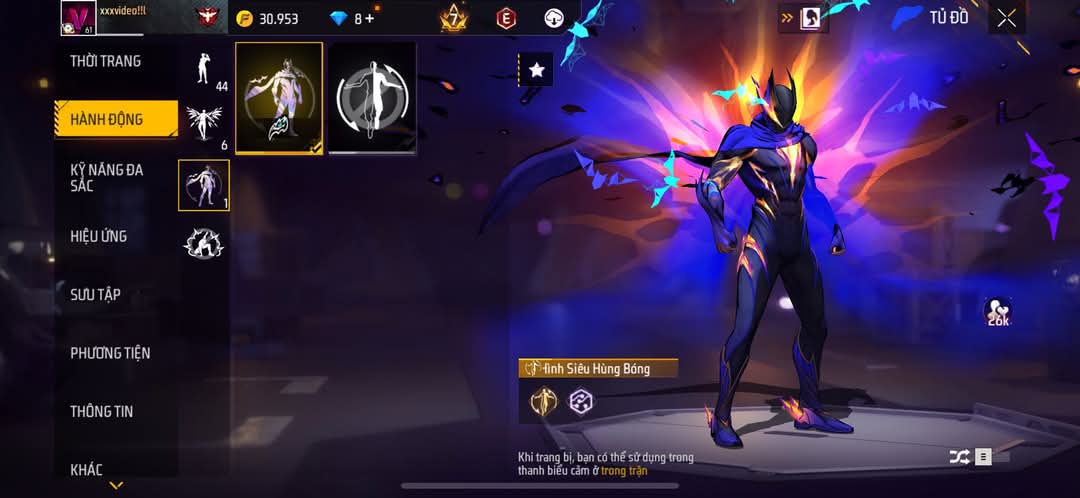Viewport: 1080px width, 498px height.
Task: Go to the Sưu Tập category
Action: click(96, 295)
